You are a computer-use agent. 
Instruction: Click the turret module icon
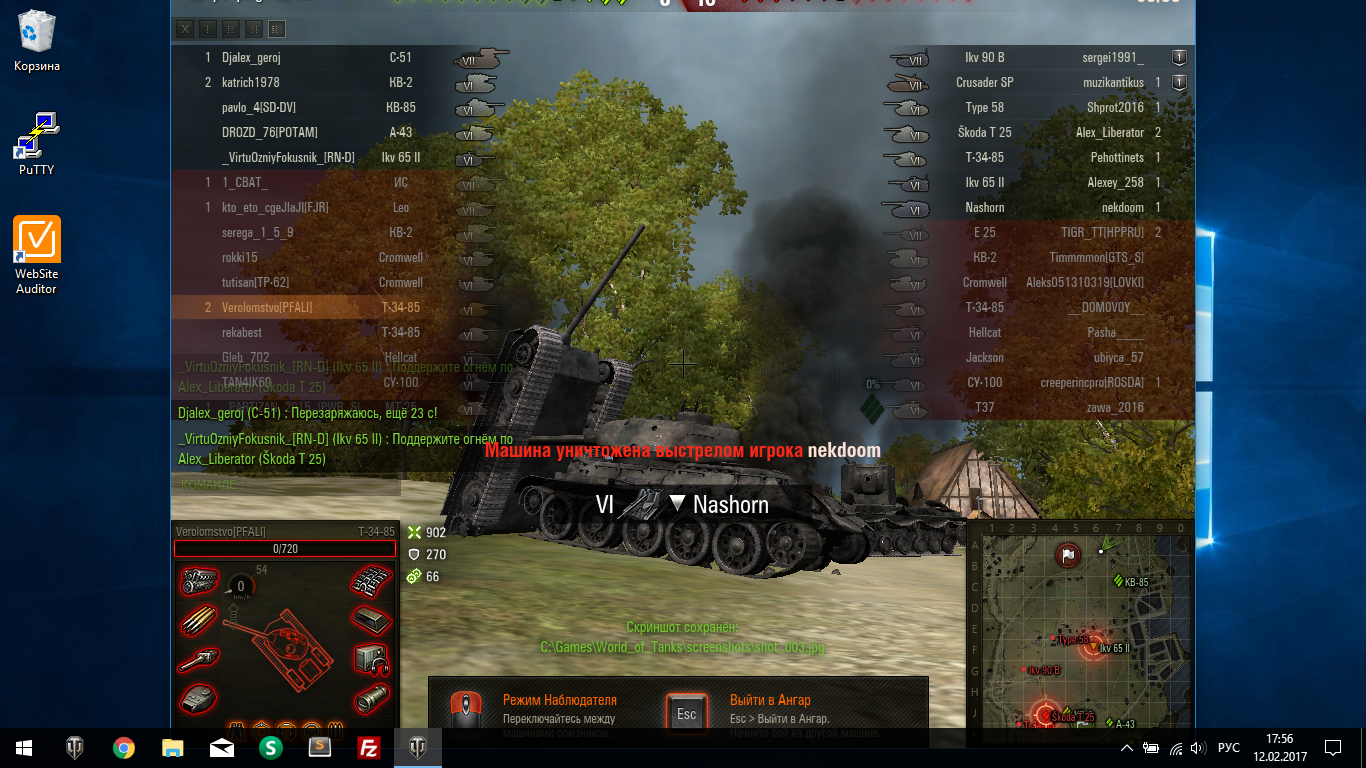click(x=199, y=698)
